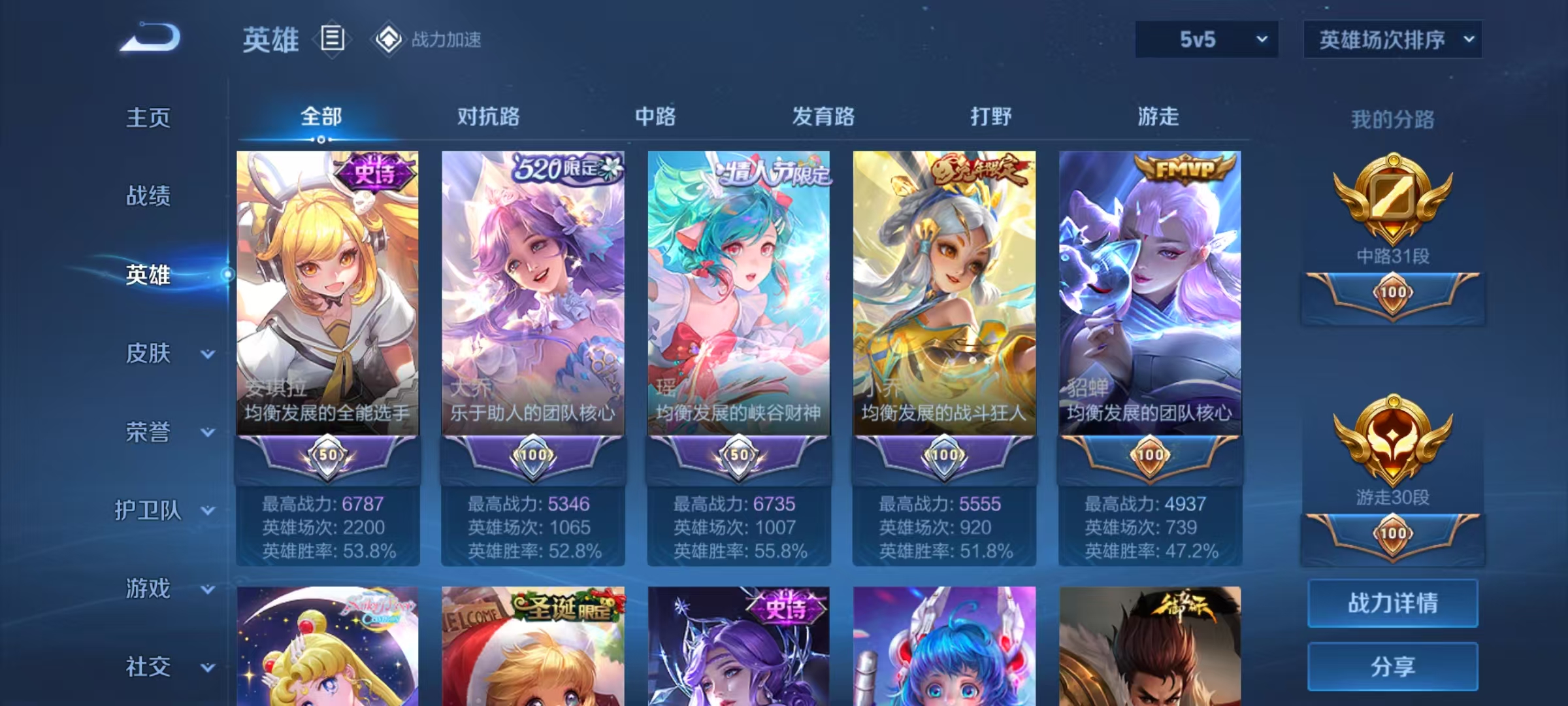This screenshot has height=706, width=1568.
Task: Open the hero list icon beside 英雄
Action: pos(332,39)
